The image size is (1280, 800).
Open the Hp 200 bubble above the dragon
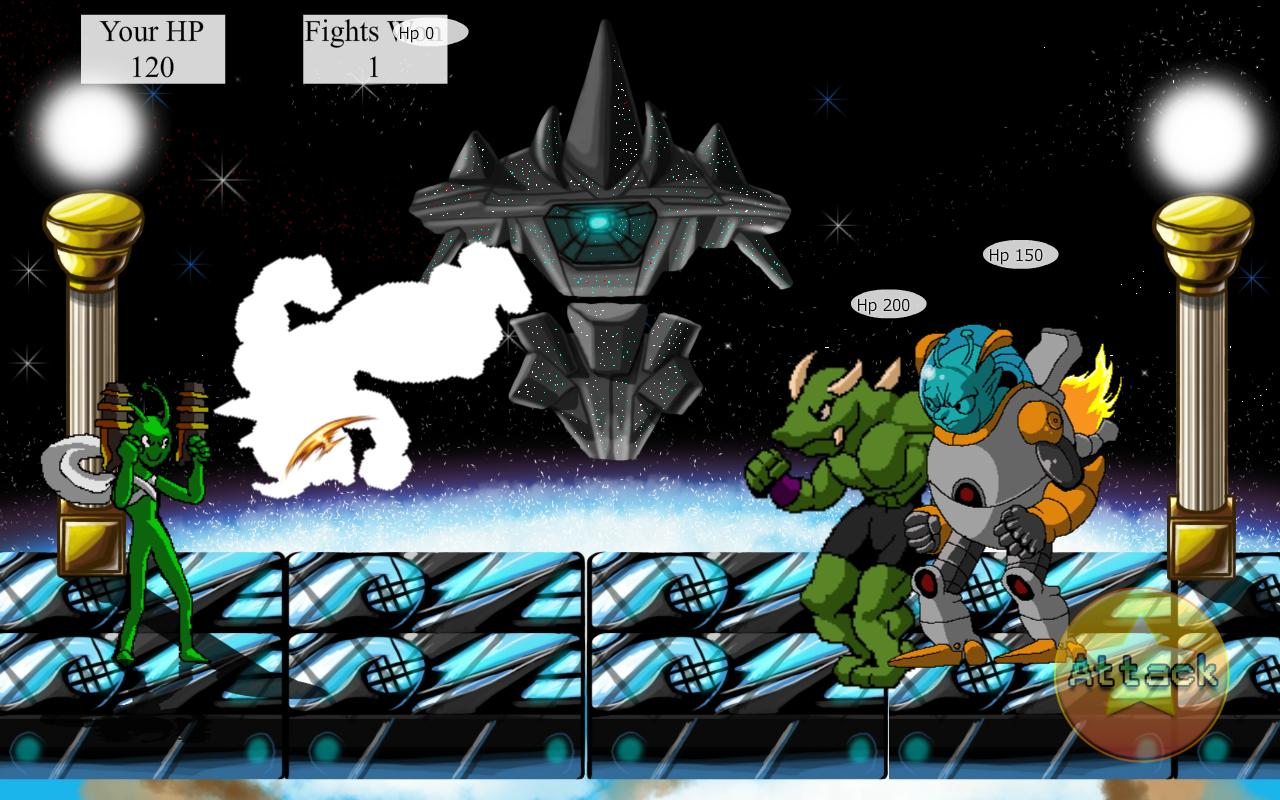point(884,303)
